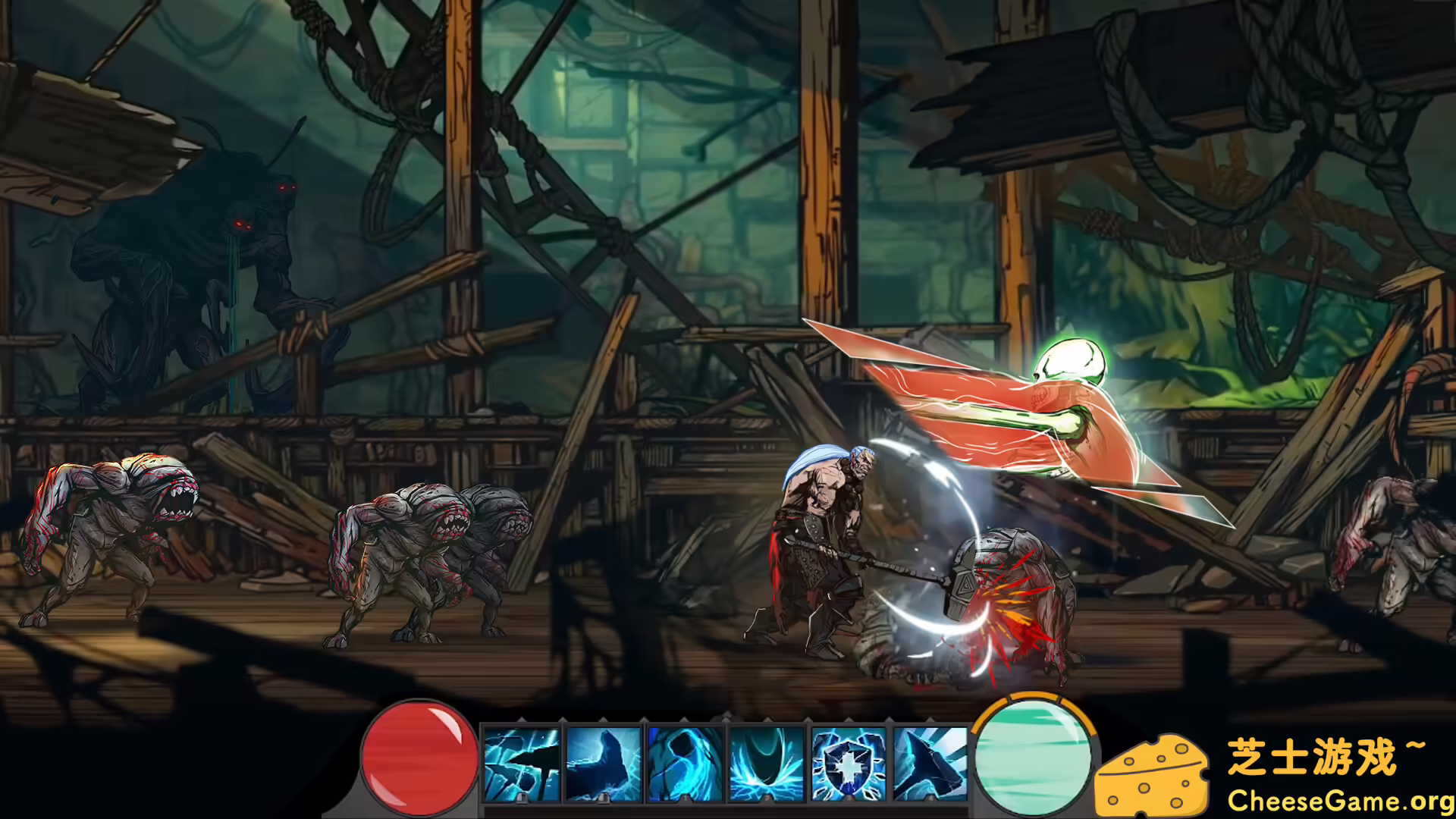
Task: Expand the arrow above the shield skill
Action: [848, 718]
